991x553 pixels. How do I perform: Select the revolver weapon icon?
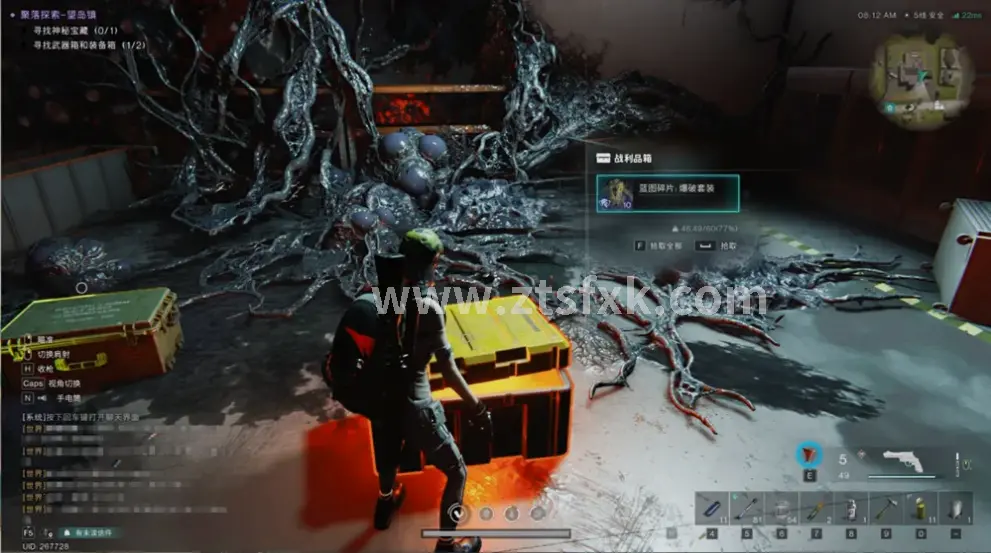pos(908,463)
